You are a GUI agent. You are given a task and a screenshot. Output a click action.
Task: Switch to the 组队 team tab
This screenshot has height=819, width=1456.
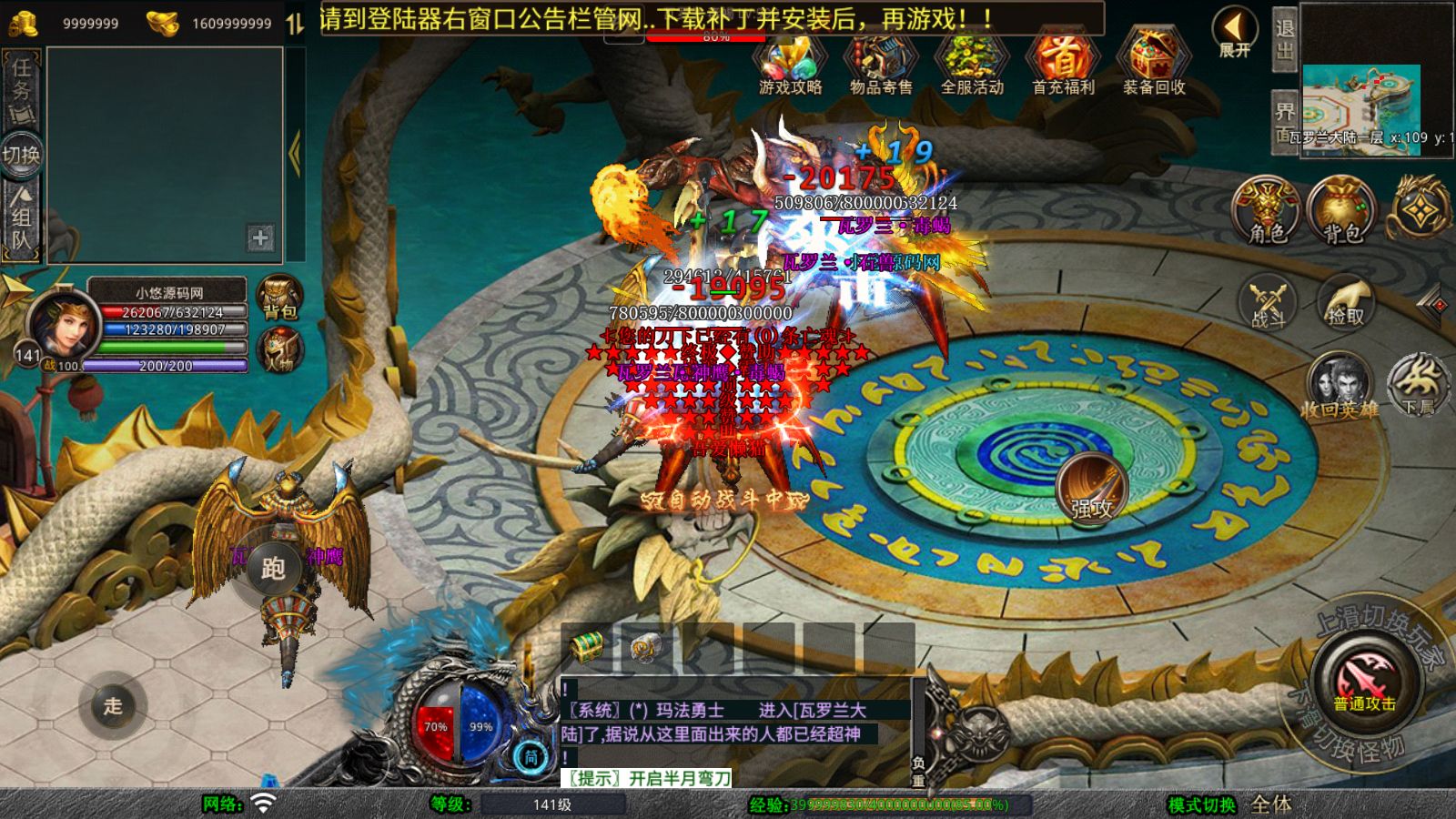click(21, 218)
